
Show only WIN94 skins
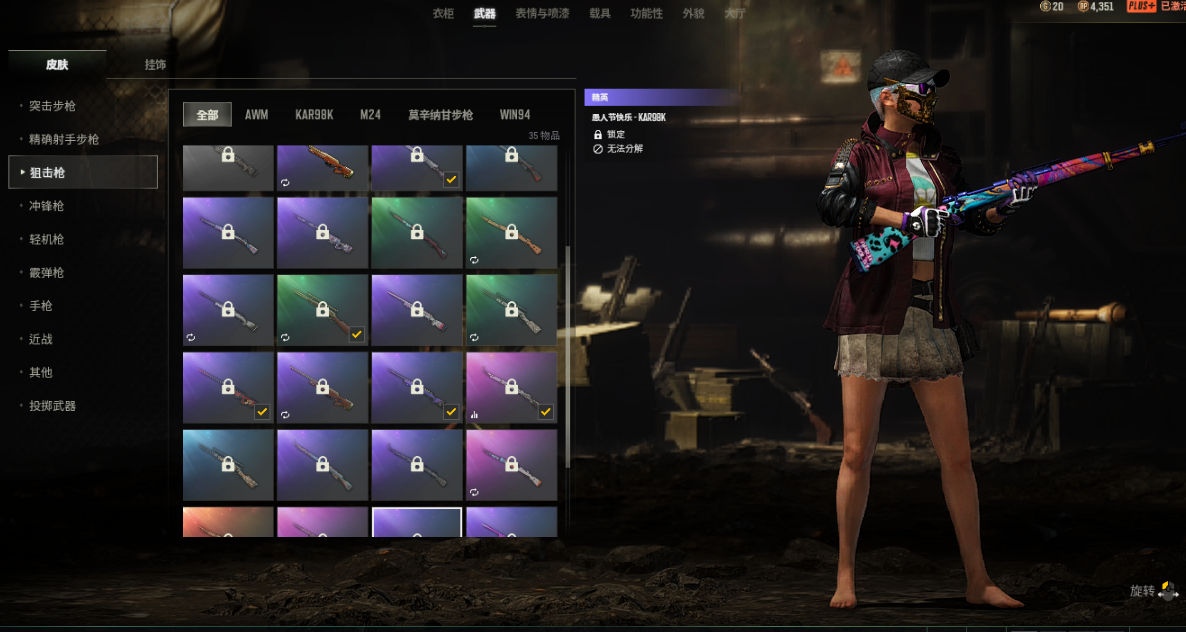(x=515, y=115)
